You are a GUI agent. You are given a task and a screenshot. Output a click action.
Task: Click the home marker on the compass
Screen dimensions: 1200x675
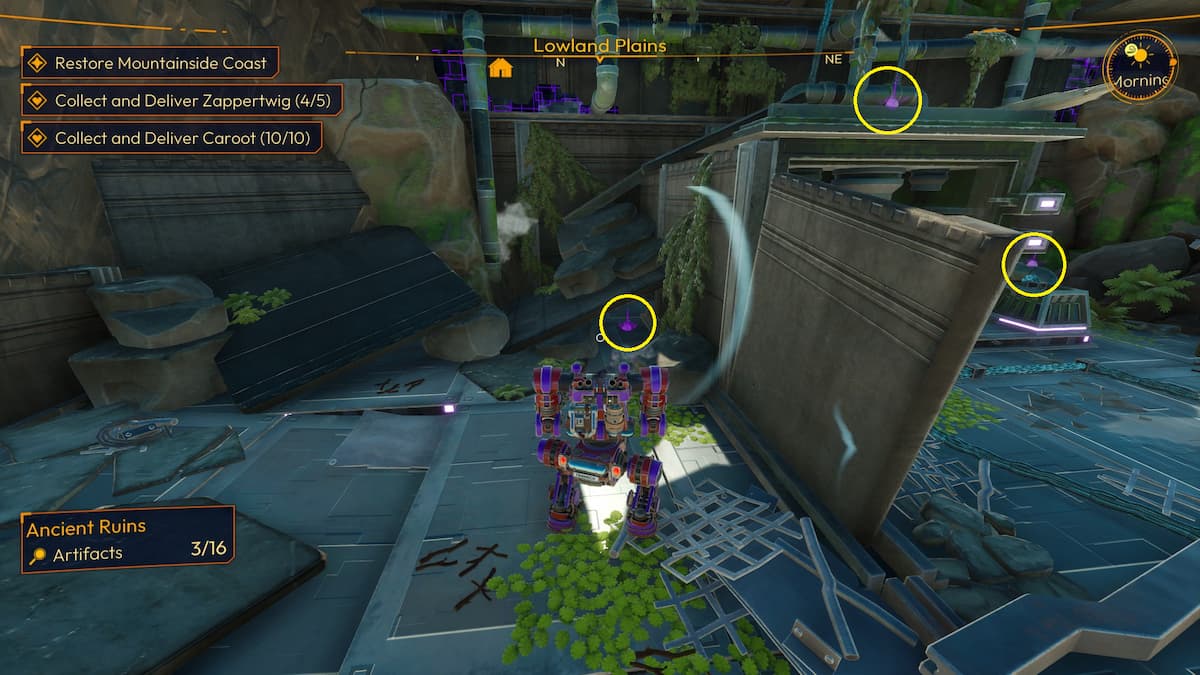501,68
